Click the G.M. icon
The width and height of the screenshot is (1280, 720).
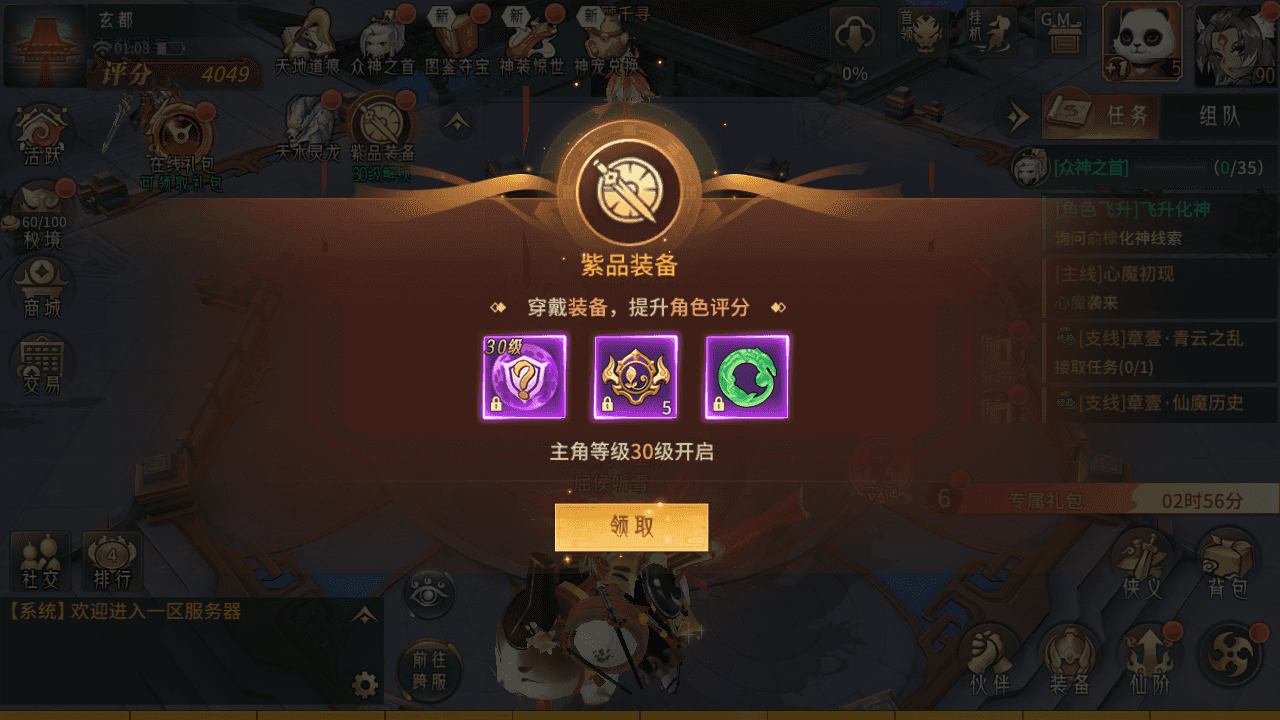(1058, 32)
